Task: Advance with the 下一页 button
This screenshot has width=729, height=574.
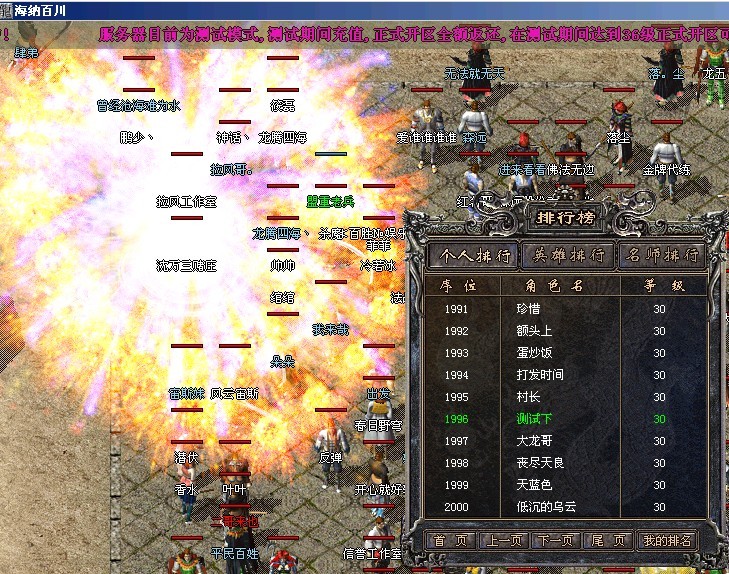Action: [x=555, y=540]
